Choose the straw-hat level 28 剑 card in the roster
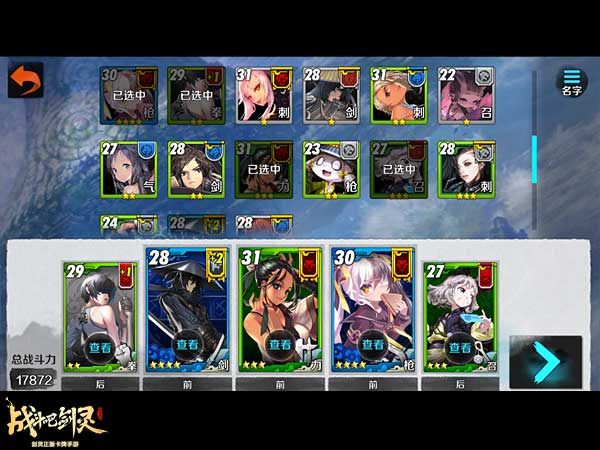 pyautogui.click(x=331, y=96)
